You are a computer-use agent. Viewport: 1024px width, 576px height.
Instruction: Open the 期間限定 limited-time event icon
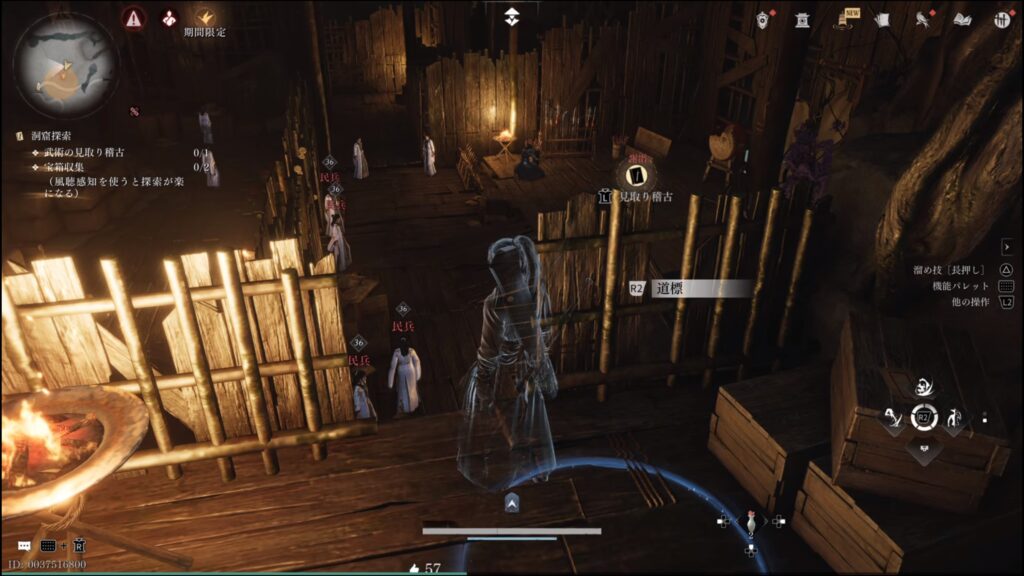[204, 18]
